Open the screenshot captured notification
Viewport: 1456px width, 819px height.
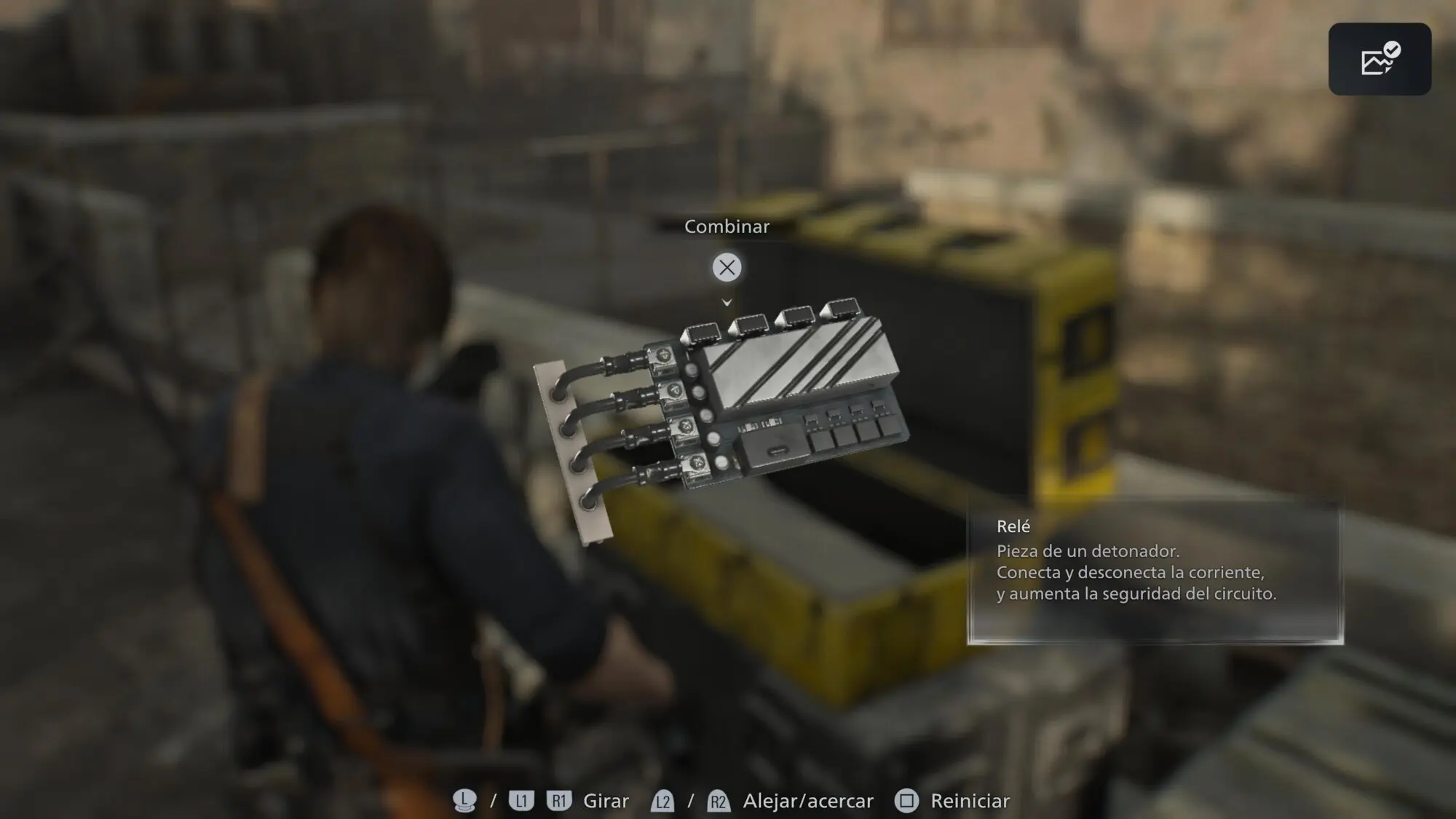1380,59
